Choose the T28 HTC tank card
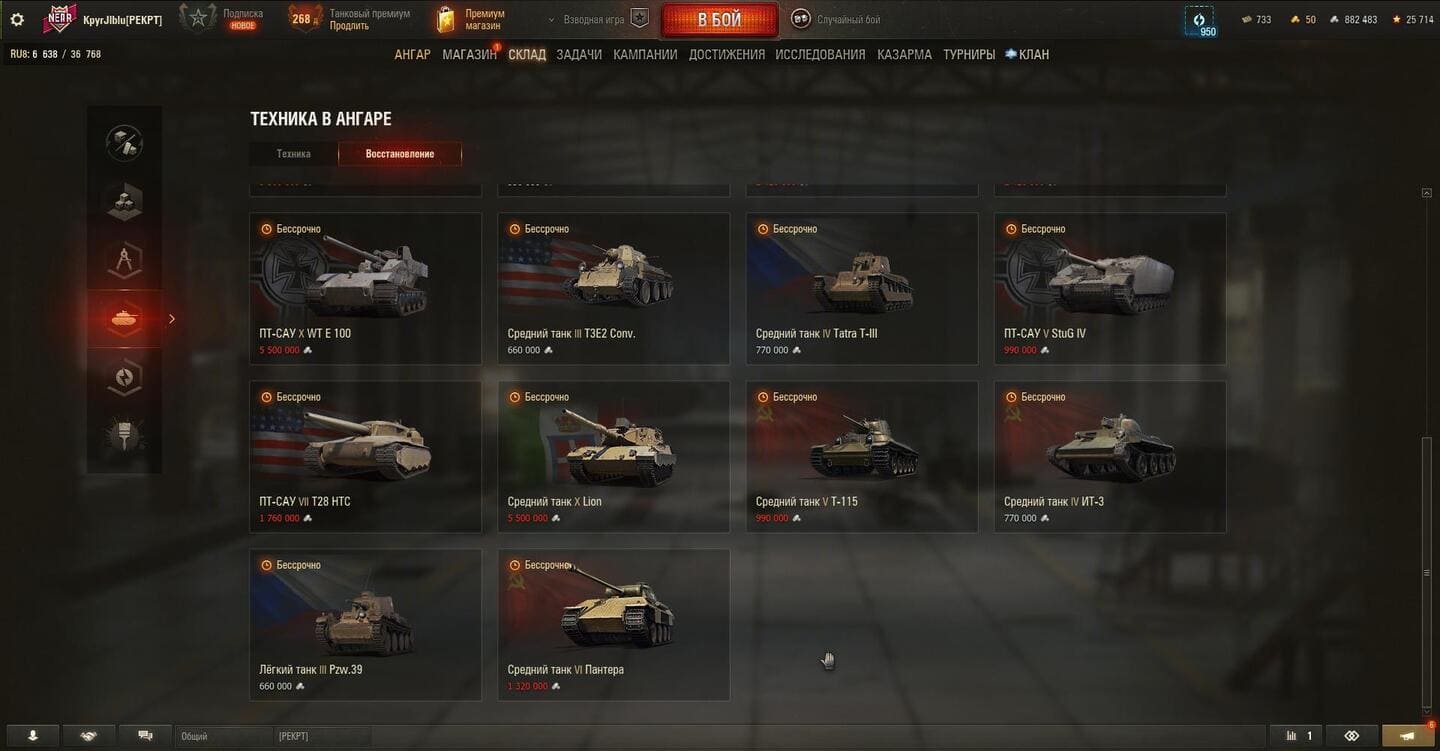This screenshot has height=751, width=1440. pyautogui.click(x=365, y=456)
